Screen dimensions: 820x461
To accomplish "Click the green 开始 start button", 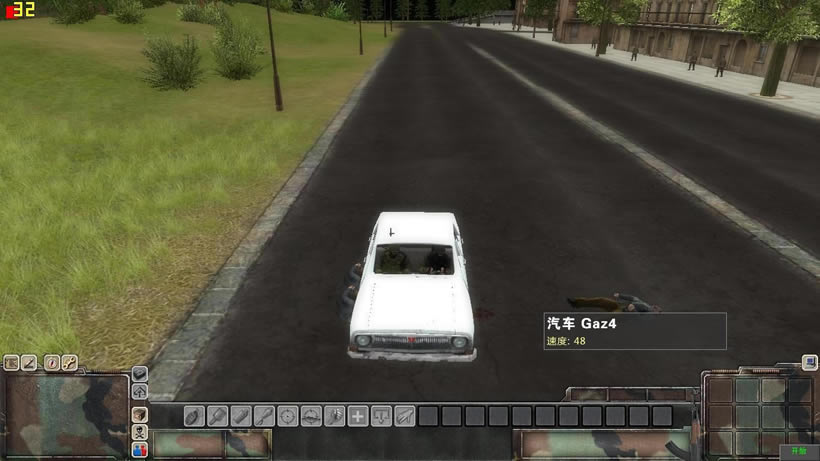I will pyautogui.click(x=799, y=452).
